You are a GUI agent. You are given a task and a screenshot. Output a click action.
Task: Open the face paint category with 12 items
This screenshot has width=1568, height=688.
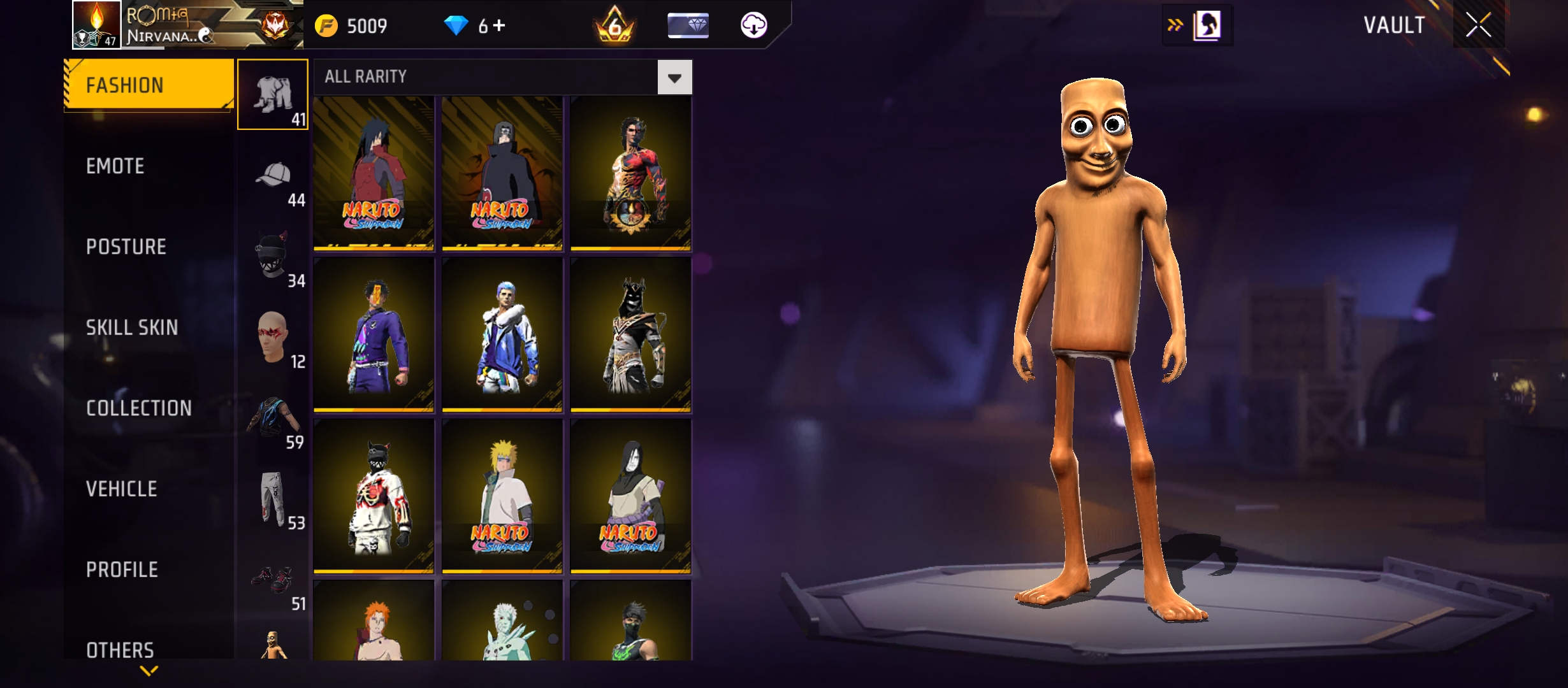pyautogui.click(x=272, y=338)
